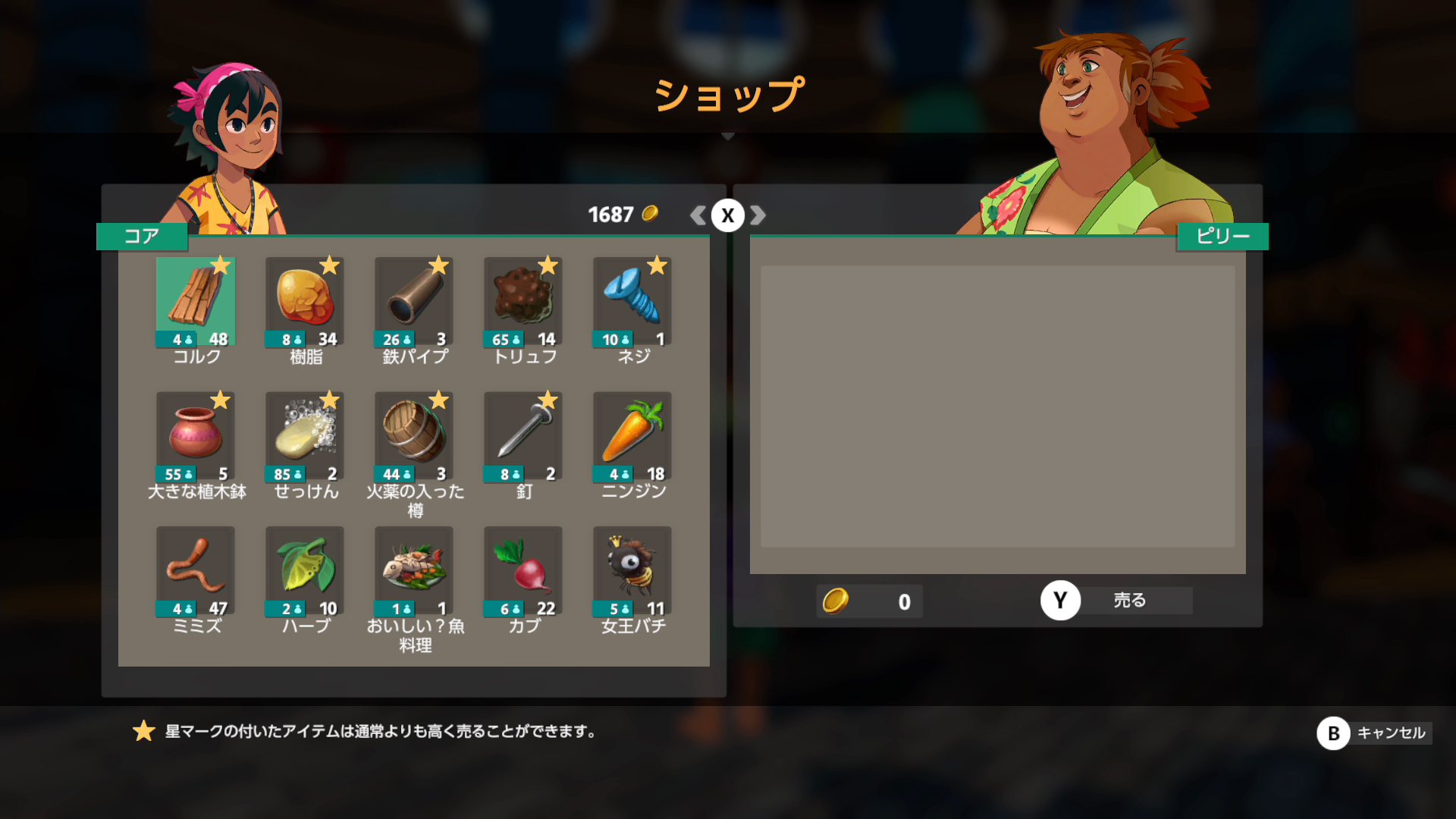
Task: Select the トリュフ truffle item
Action: [523, 302]
